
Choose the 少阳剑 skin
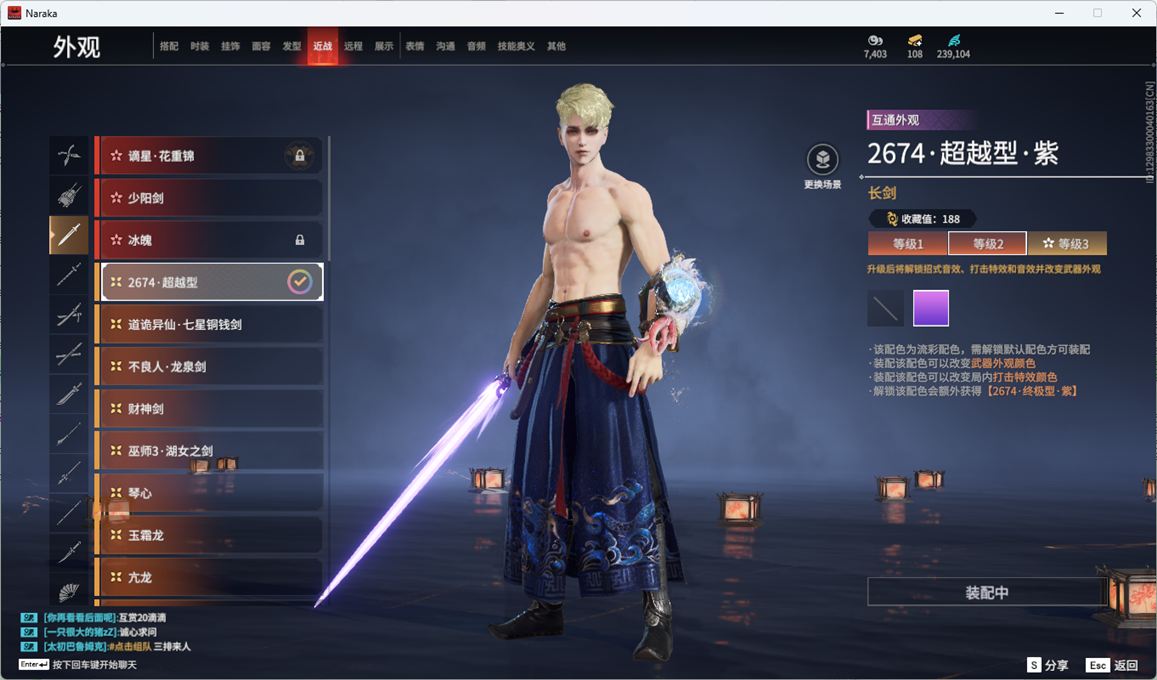pos(209,198)
